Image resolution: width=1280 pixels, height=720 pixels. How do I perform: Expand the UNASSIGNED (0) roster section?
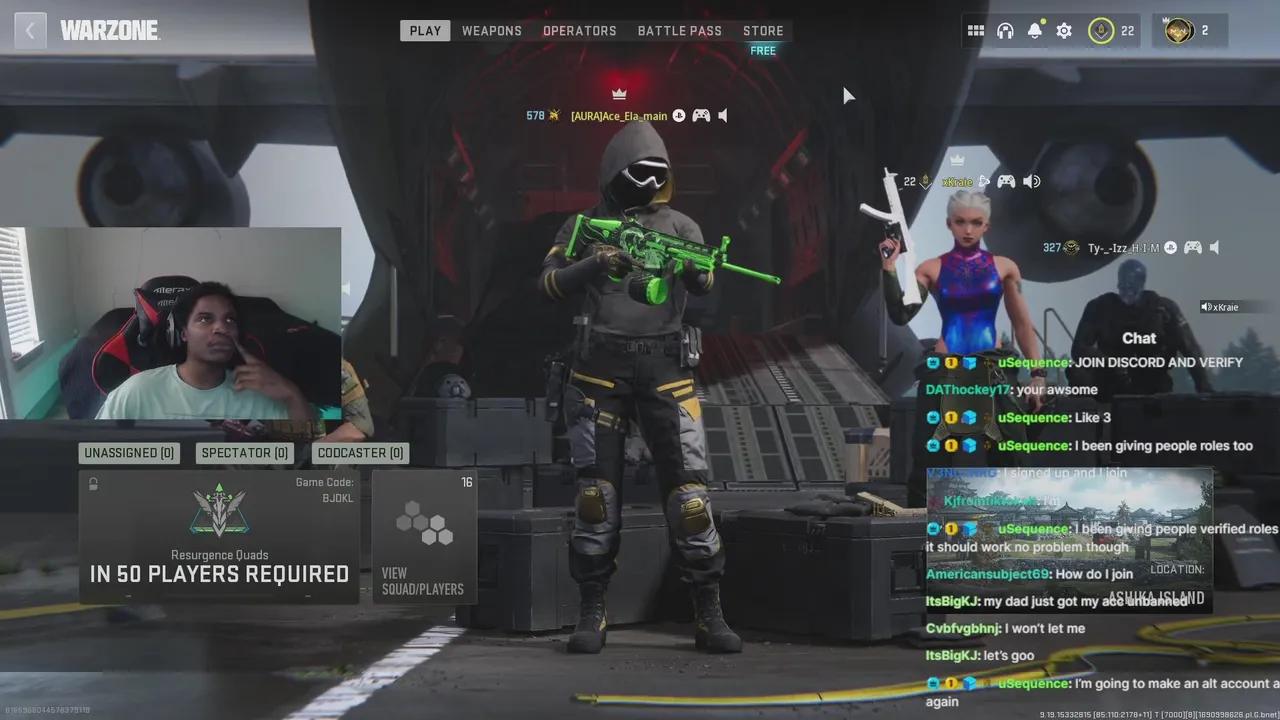(x=128, y=452)
